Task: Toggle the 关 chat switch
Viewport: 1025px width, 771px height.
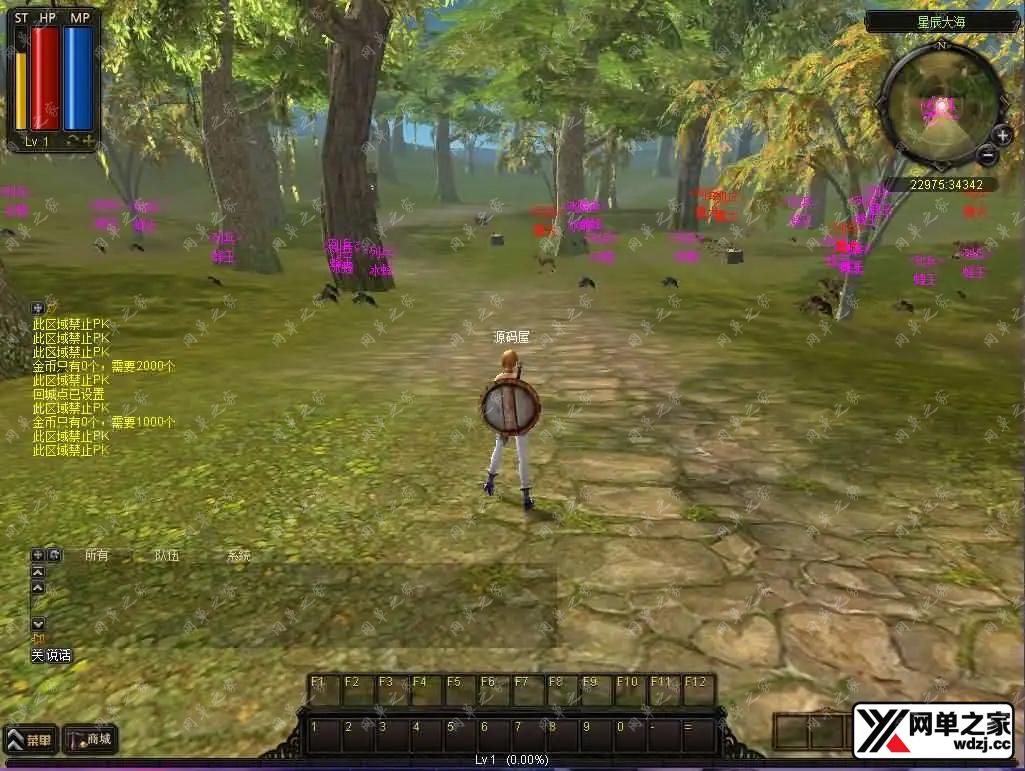Action: [37, 656]
